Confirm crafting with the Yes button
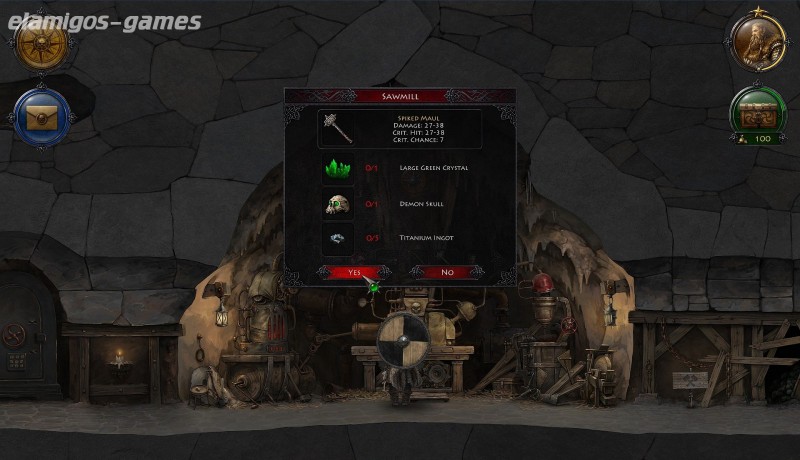The height and width of the screenshot is (460, 800). pos(354,272)
